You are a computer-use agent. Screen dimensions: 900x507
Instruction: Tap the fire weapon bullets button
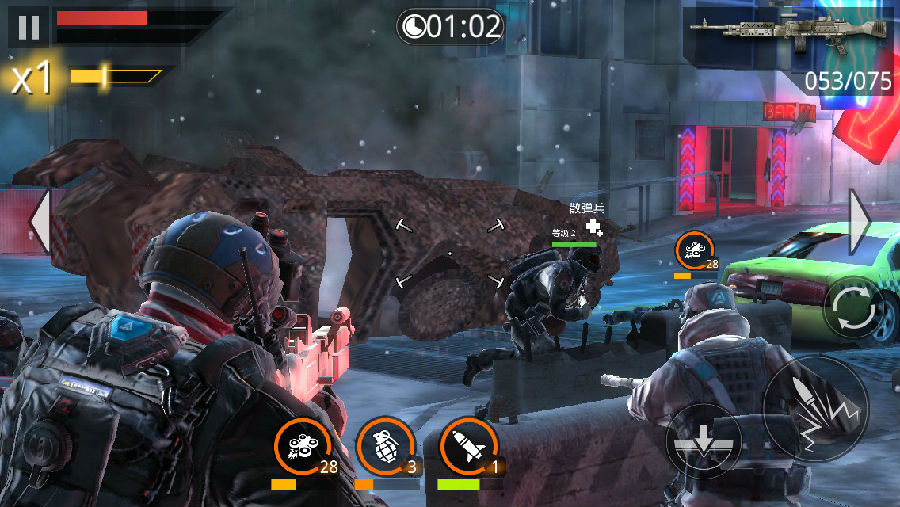(x=815, y=408)
